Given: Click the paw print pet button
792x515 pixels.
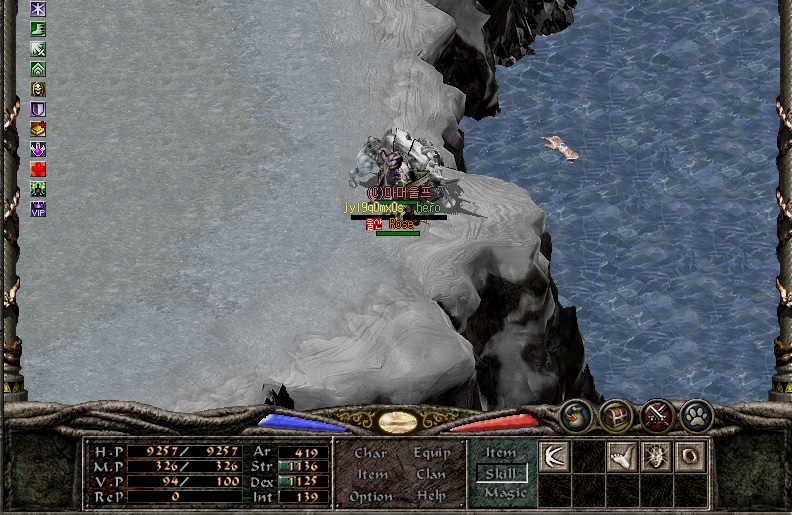Looking at the screenshot, I should pyautogui.click(x=697, y=414).
